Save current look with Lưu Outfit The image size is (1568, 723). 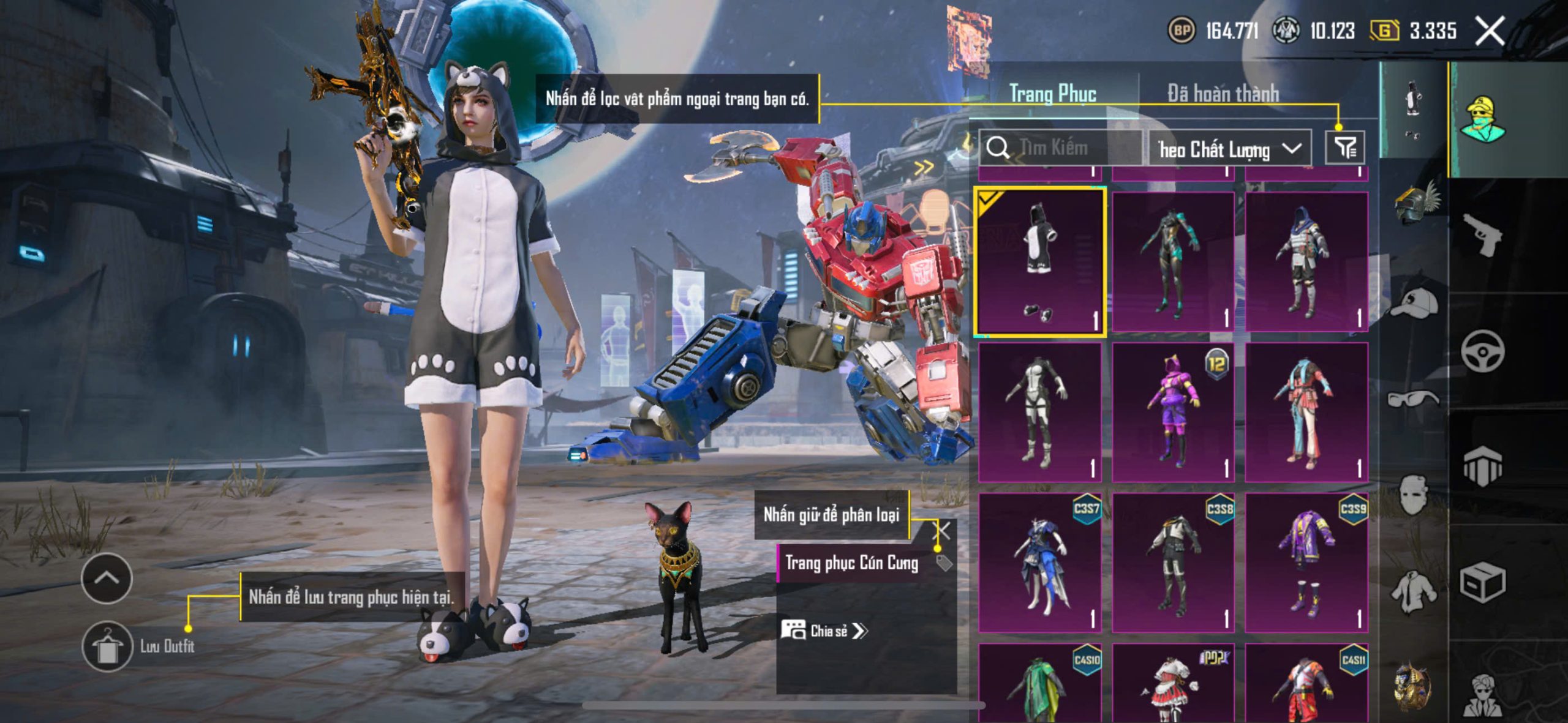pyautogui.click(x=107, y=646)
